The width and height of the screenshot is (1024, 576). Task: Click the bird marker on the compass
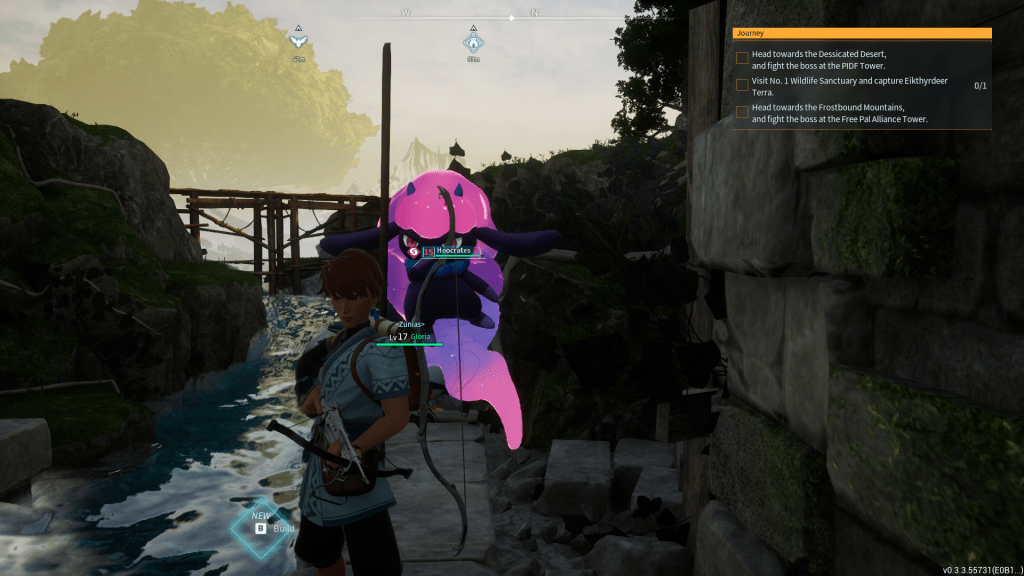click(x=297, y=41)
